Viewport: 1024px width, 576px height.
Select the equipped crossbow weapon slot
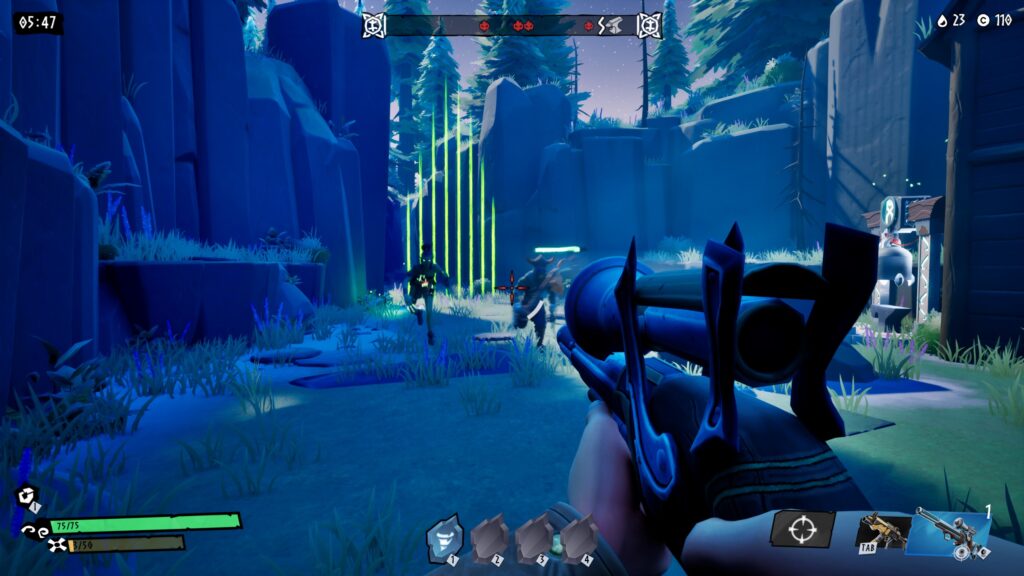click(952, 531)
